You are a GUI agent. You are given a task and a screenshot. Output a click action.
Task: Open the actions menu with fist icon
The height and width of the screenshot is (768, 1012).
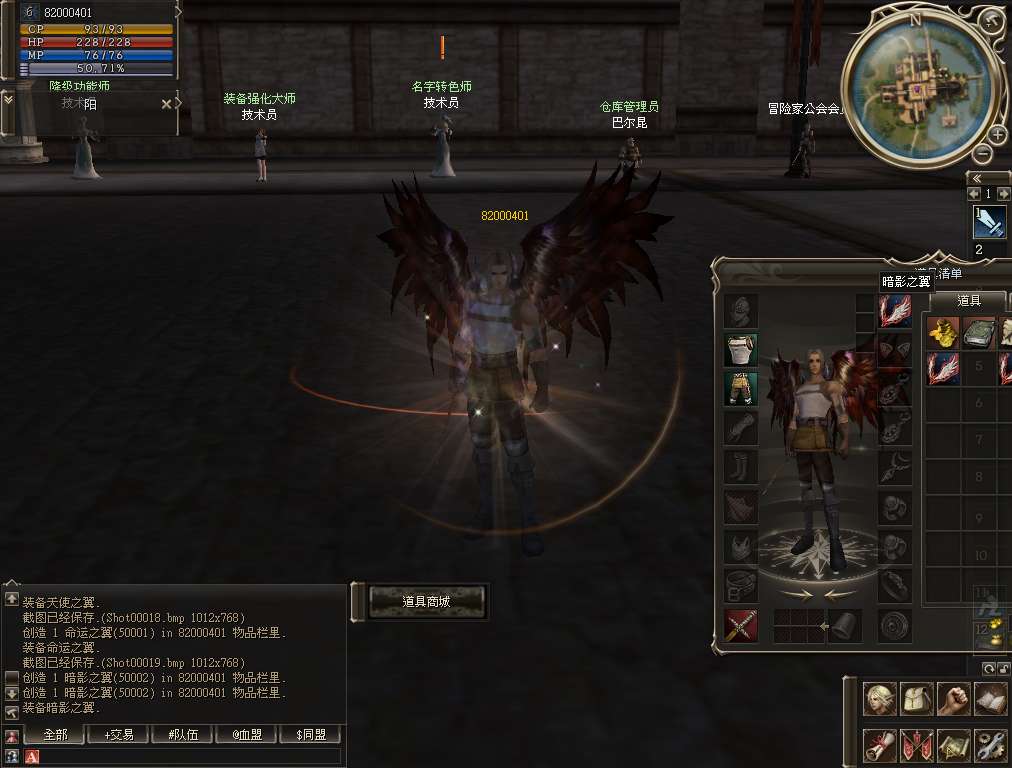953,699
